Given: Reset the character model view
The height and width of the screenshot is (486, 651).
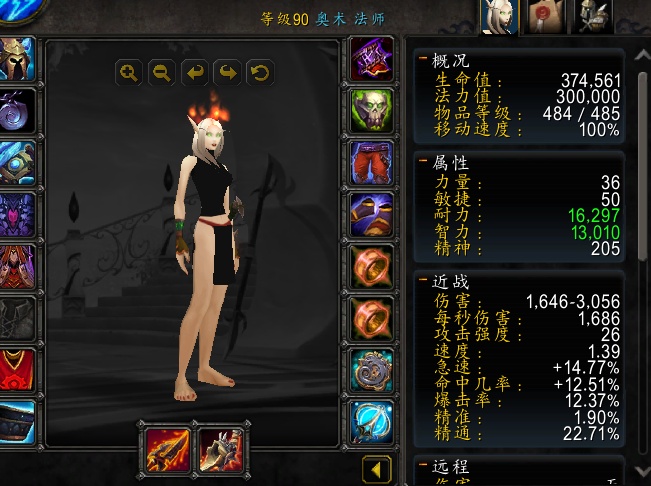Looking at the screenshot, I should (x=260, y=72).
